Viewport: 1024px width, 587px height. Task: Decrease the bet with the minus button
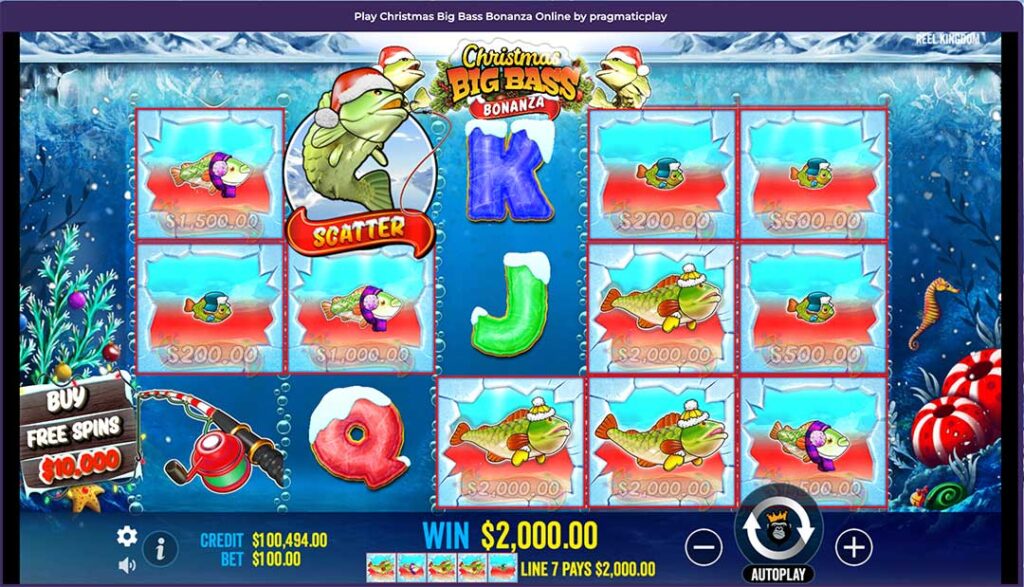[x=705, y=546]
